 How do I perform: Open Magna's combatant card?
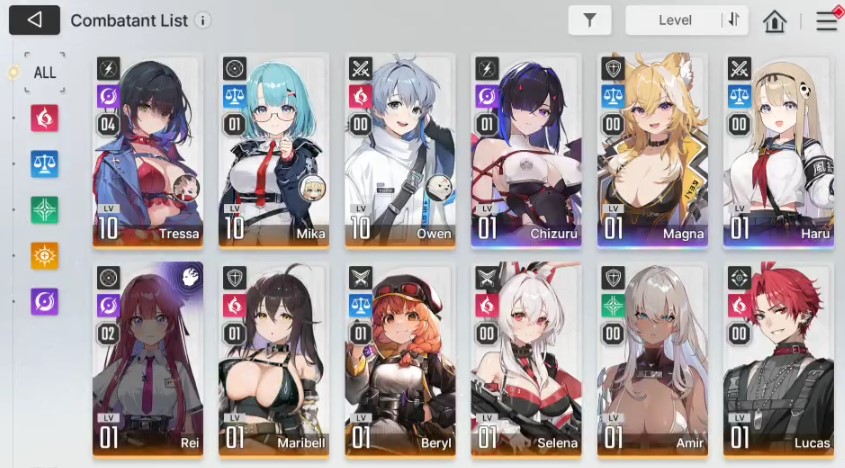pyautogui.click(x=652, y=150)
